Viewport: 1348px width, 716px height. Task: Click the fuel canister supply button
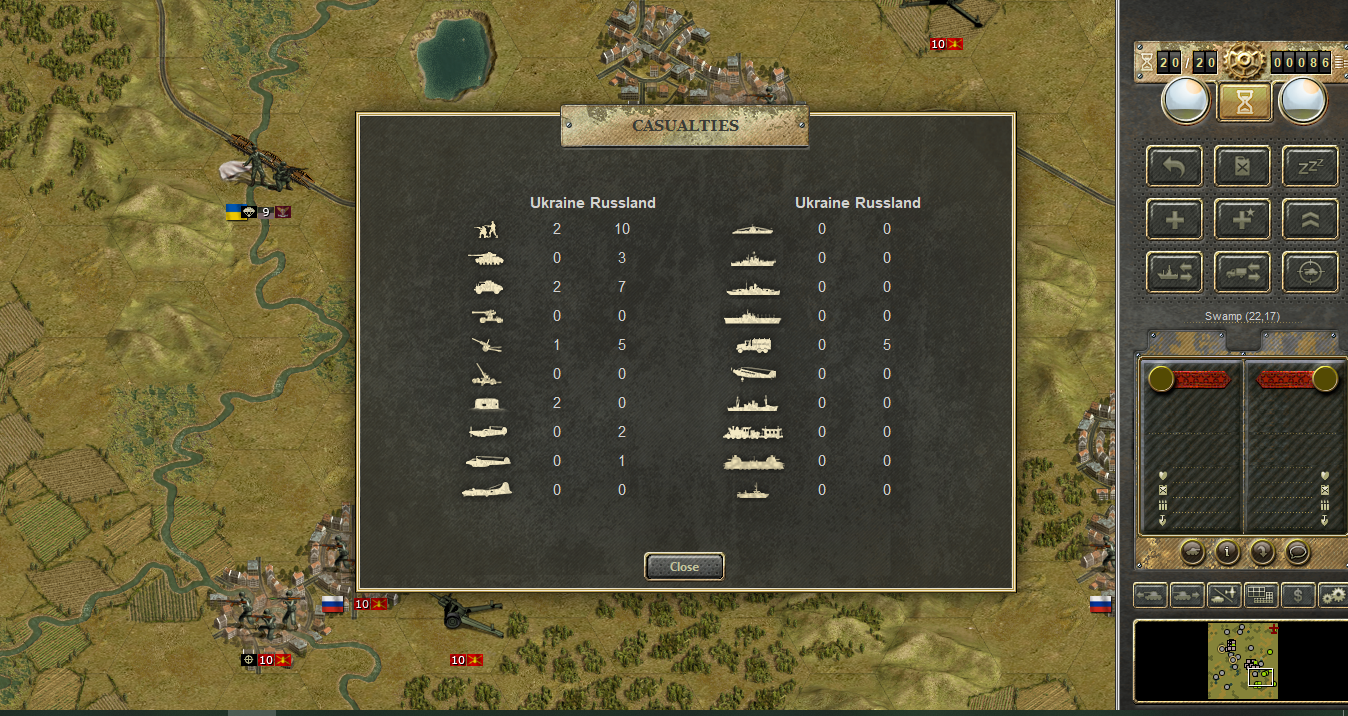[x=1242, y=166]
